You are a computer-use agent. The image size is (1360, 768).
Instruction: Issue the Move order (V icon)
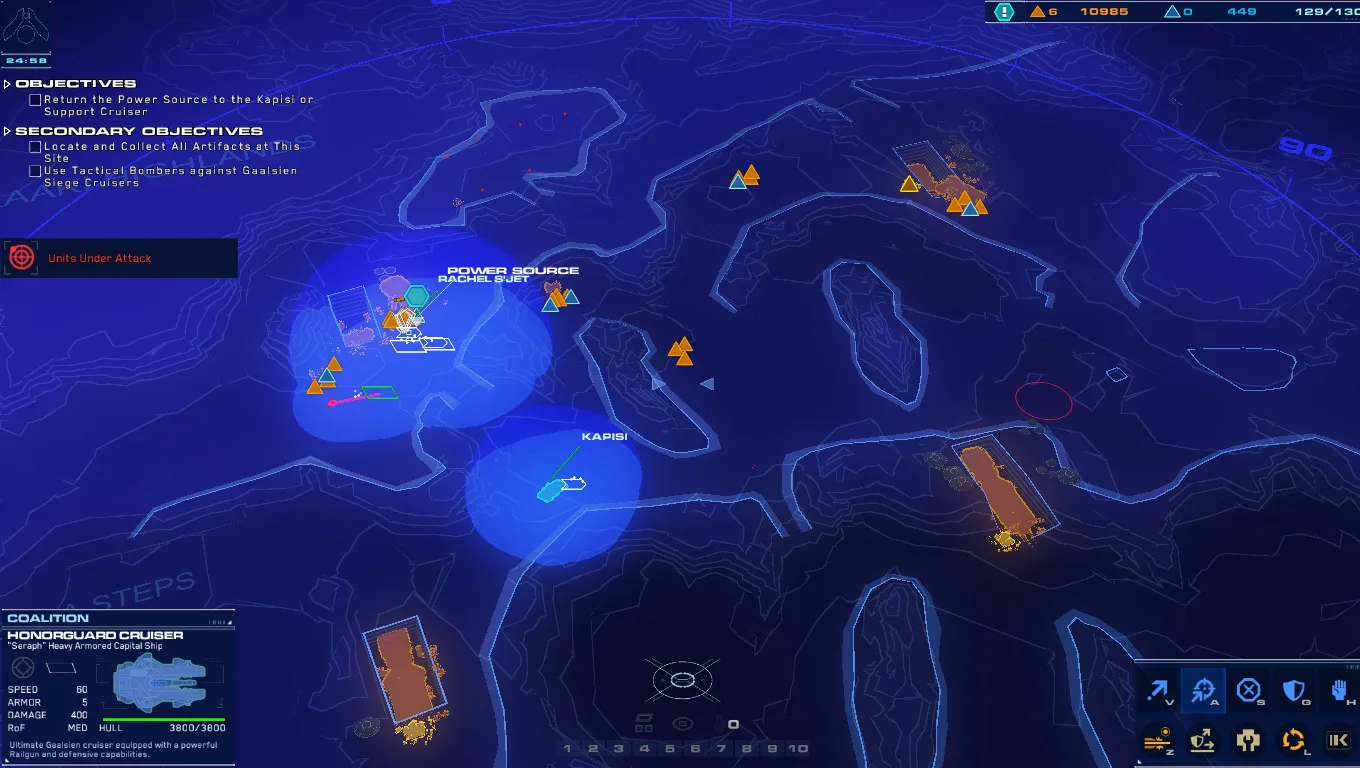[1157, 690]
